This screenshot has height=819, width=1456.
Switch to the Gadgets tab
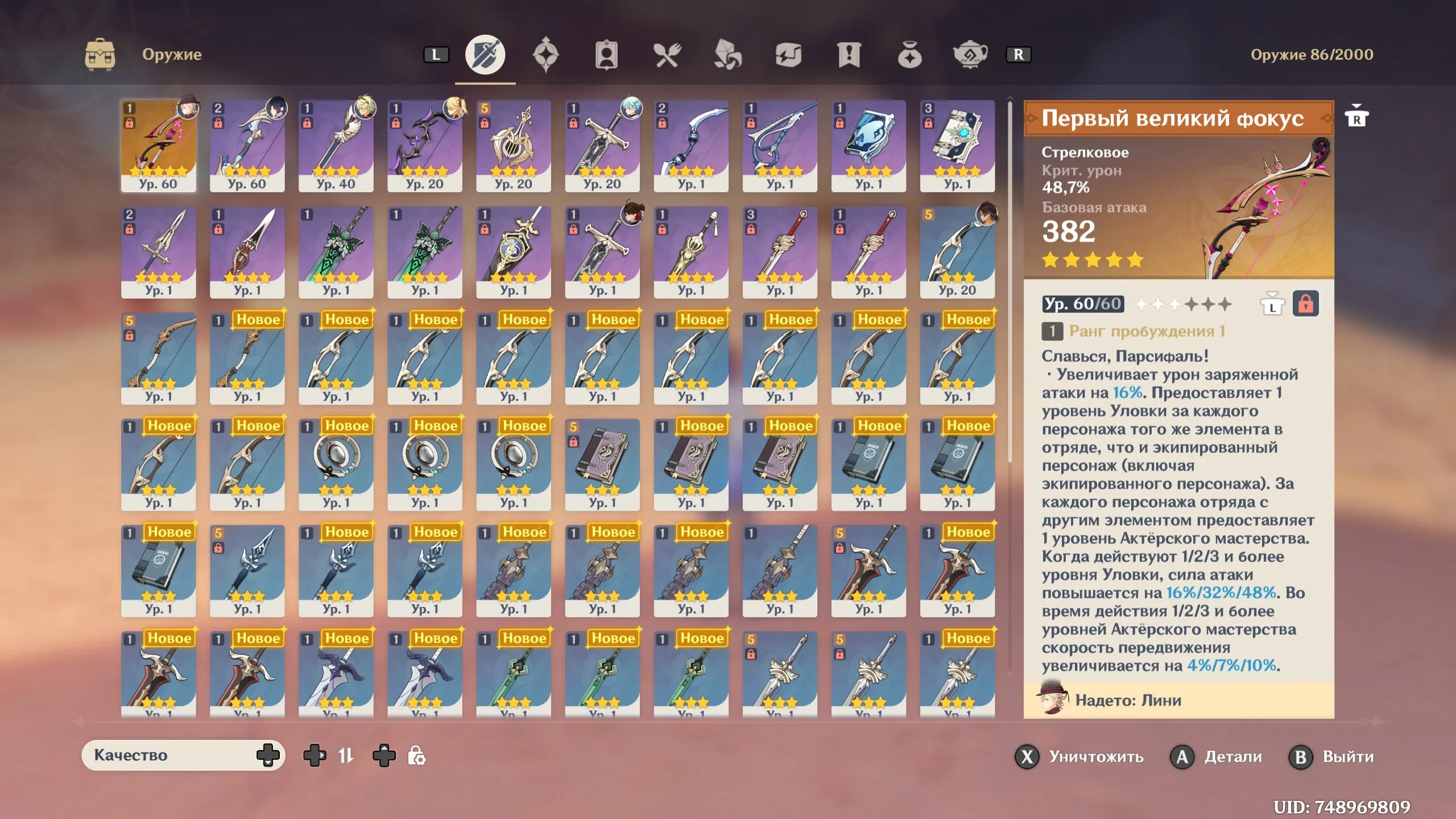pyautogui.click(x=788, y=55)
